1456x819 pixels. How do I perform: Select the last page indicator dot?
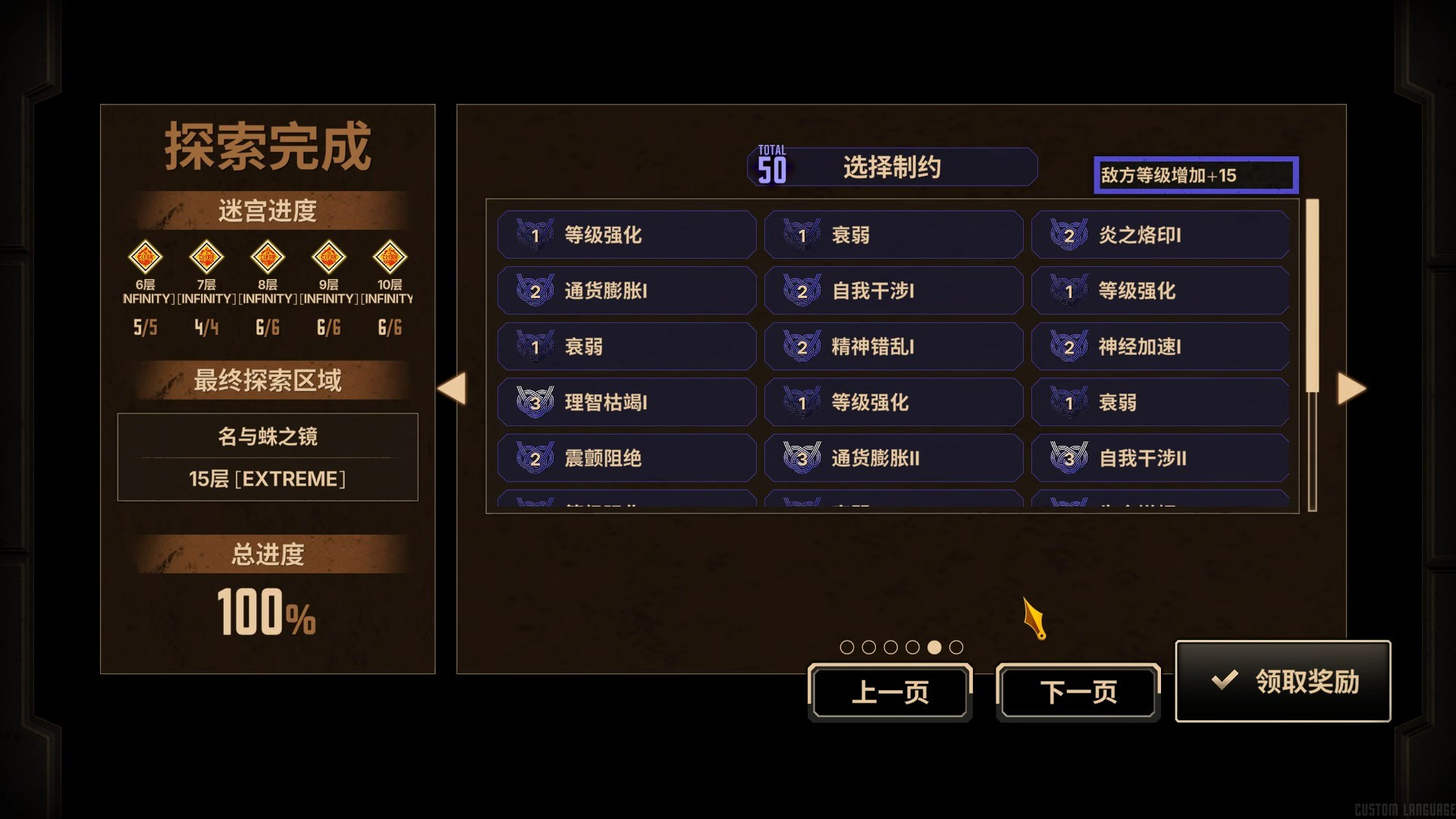(x=957, y=648)
